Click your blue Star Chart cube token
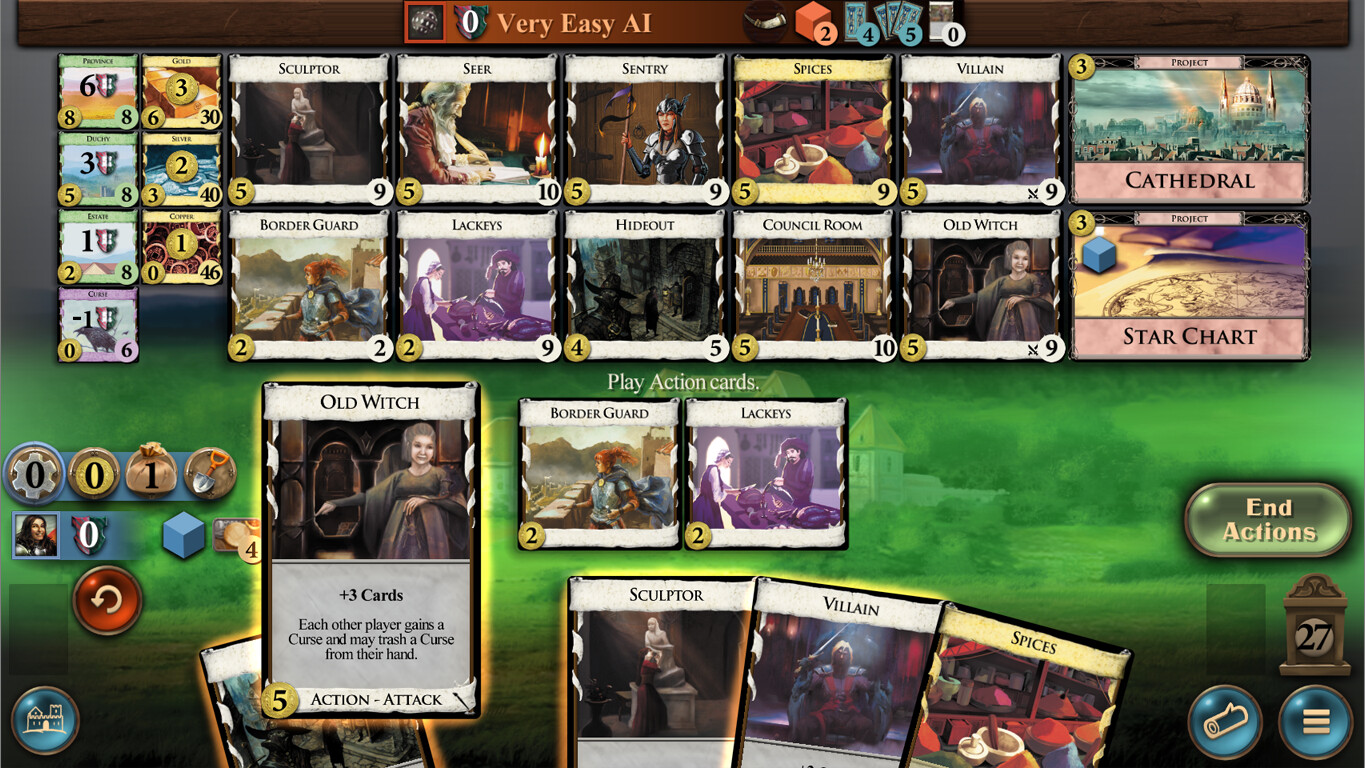1365x768 pixels. coord(182,537)
